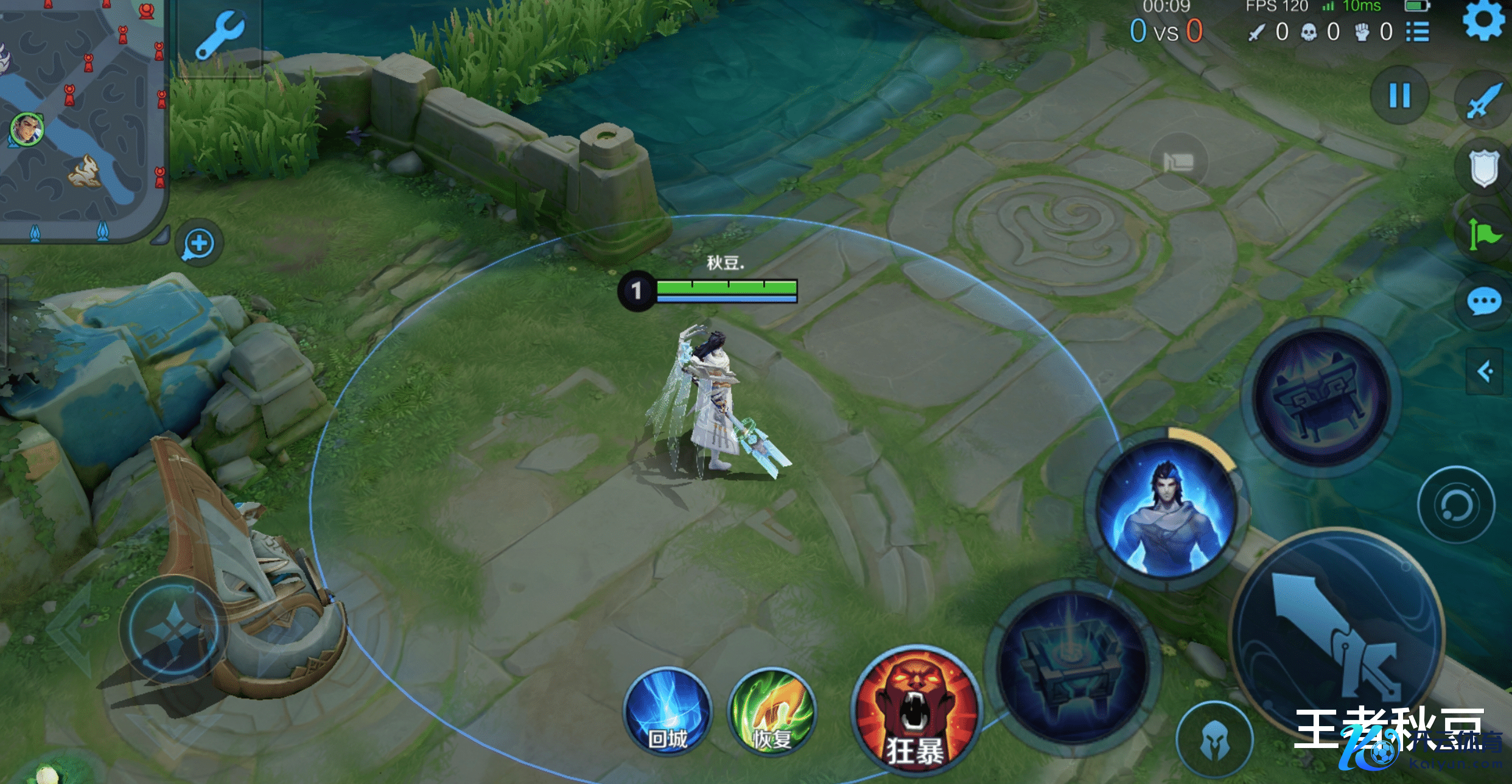Image resolution: width=1512 pixels, height=784 pixels.
Task: Collapse the side panel with arrow button
Action: (1485, 371)
